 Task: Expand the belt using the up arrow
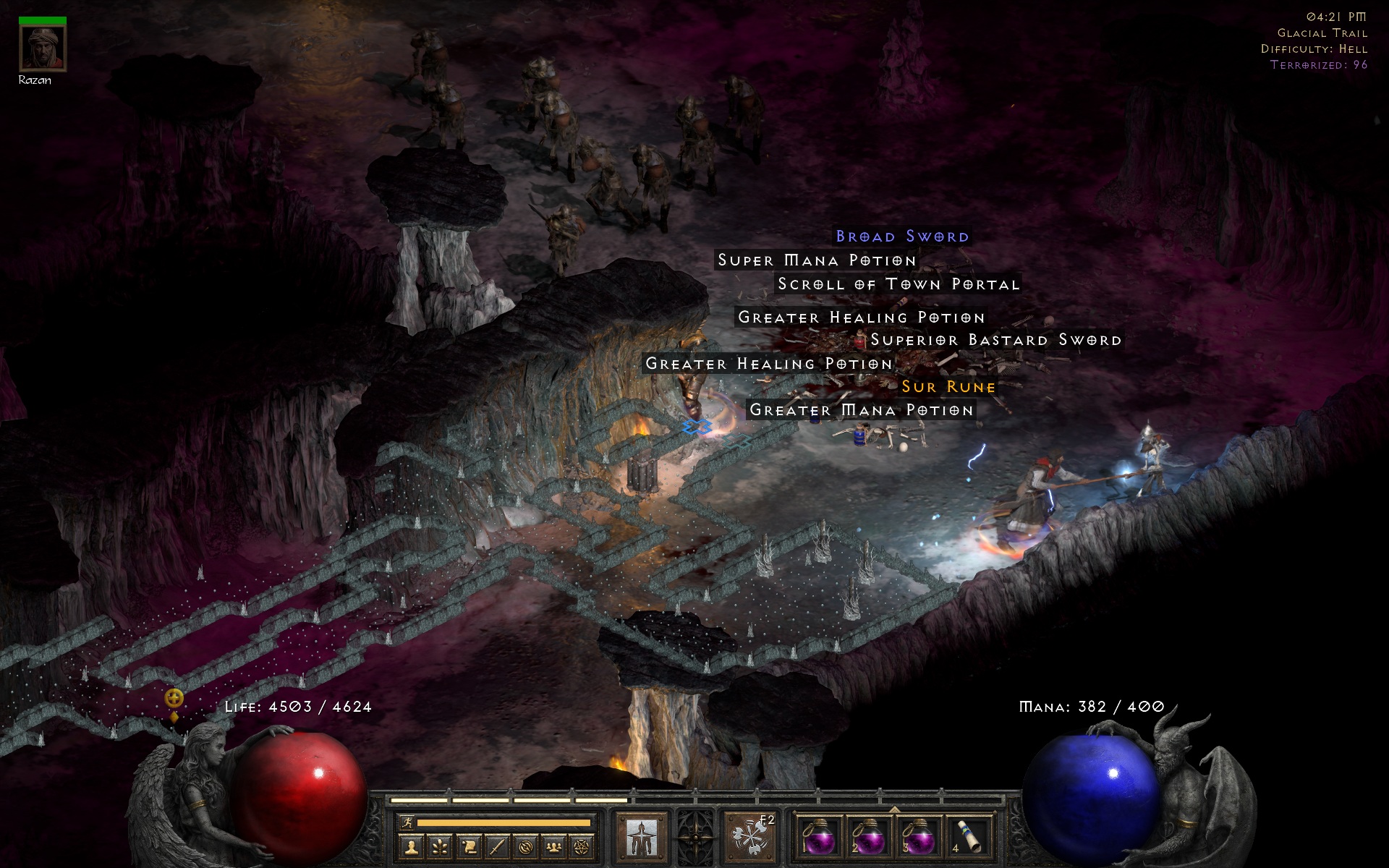click(x=894, y=809)
